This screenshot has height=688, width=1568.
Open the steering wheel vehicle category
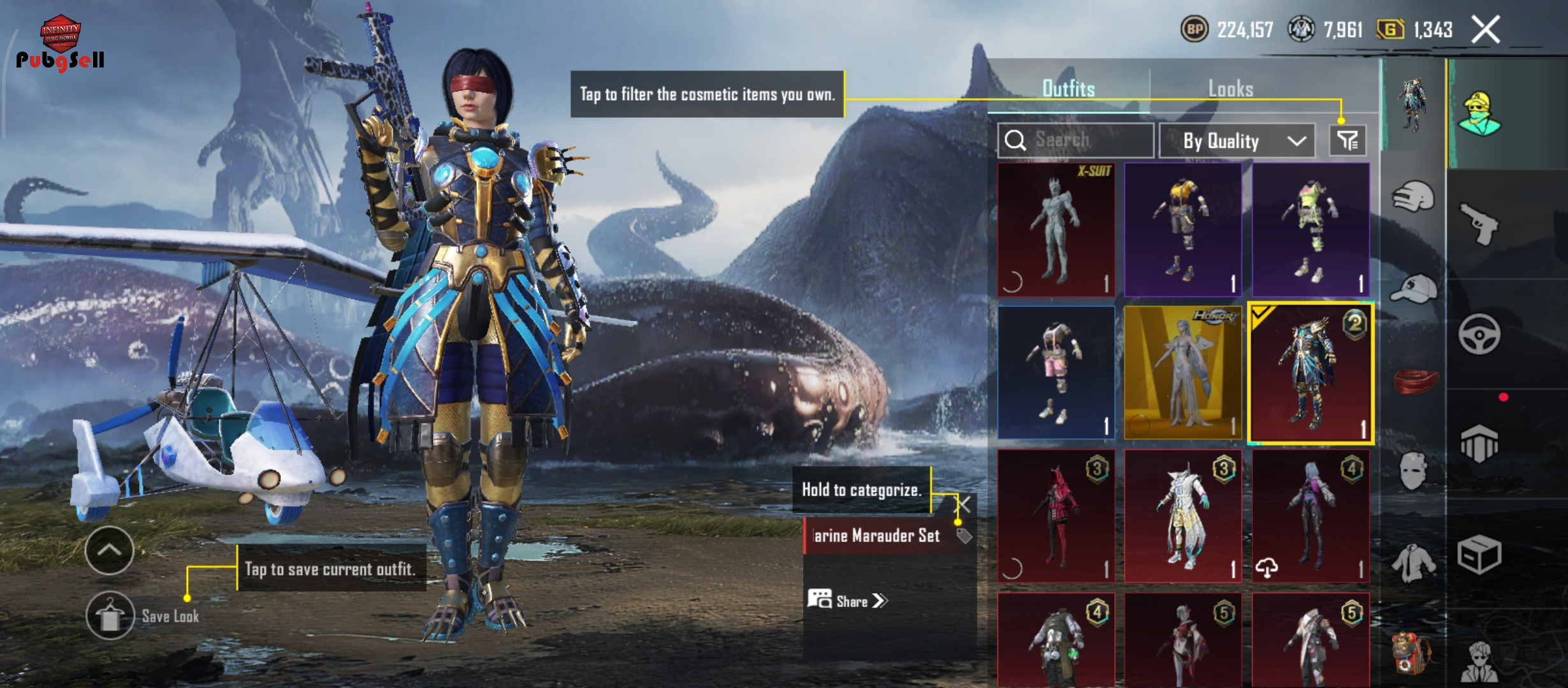1479,334
